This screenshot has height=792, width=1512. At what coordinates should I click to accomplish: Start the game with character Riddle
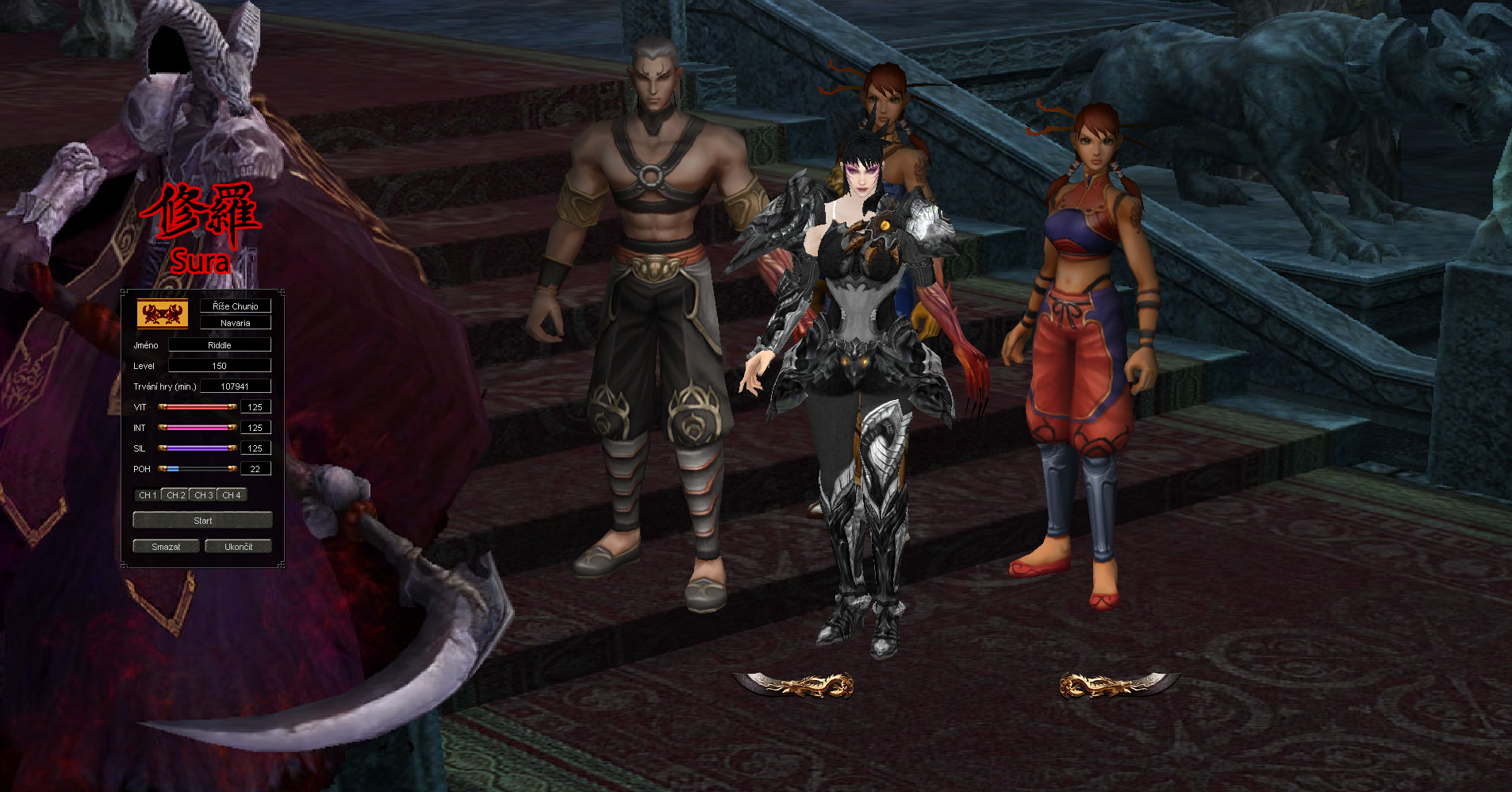(x=202, y=521)
